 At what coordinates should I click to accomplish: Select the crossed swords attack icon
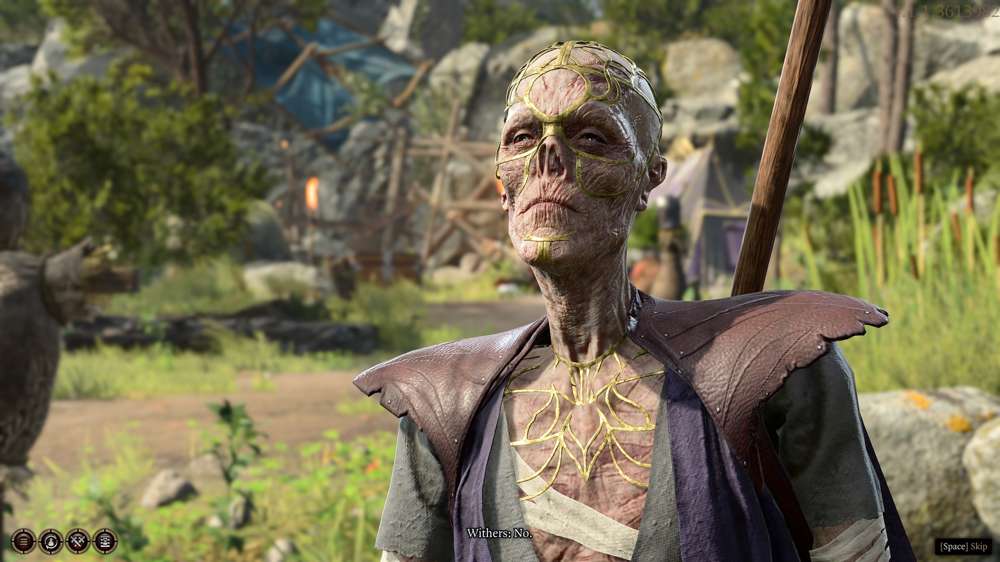[x=77, y=541]
